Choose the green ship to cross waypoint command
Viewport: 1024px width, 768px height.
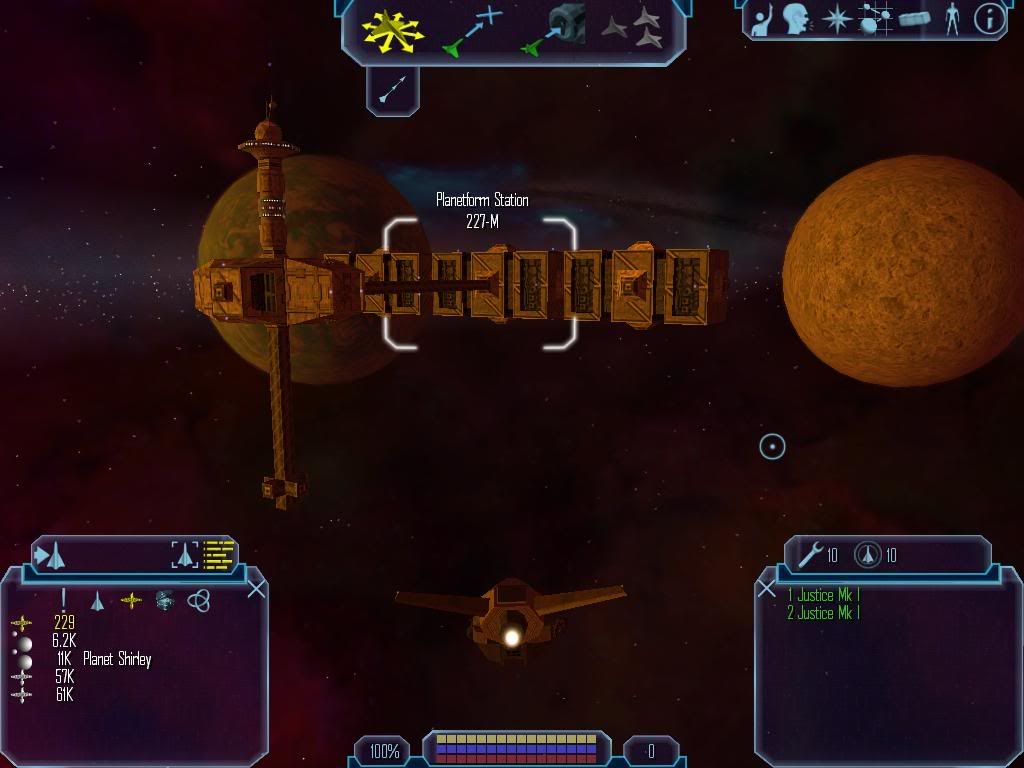472,30
